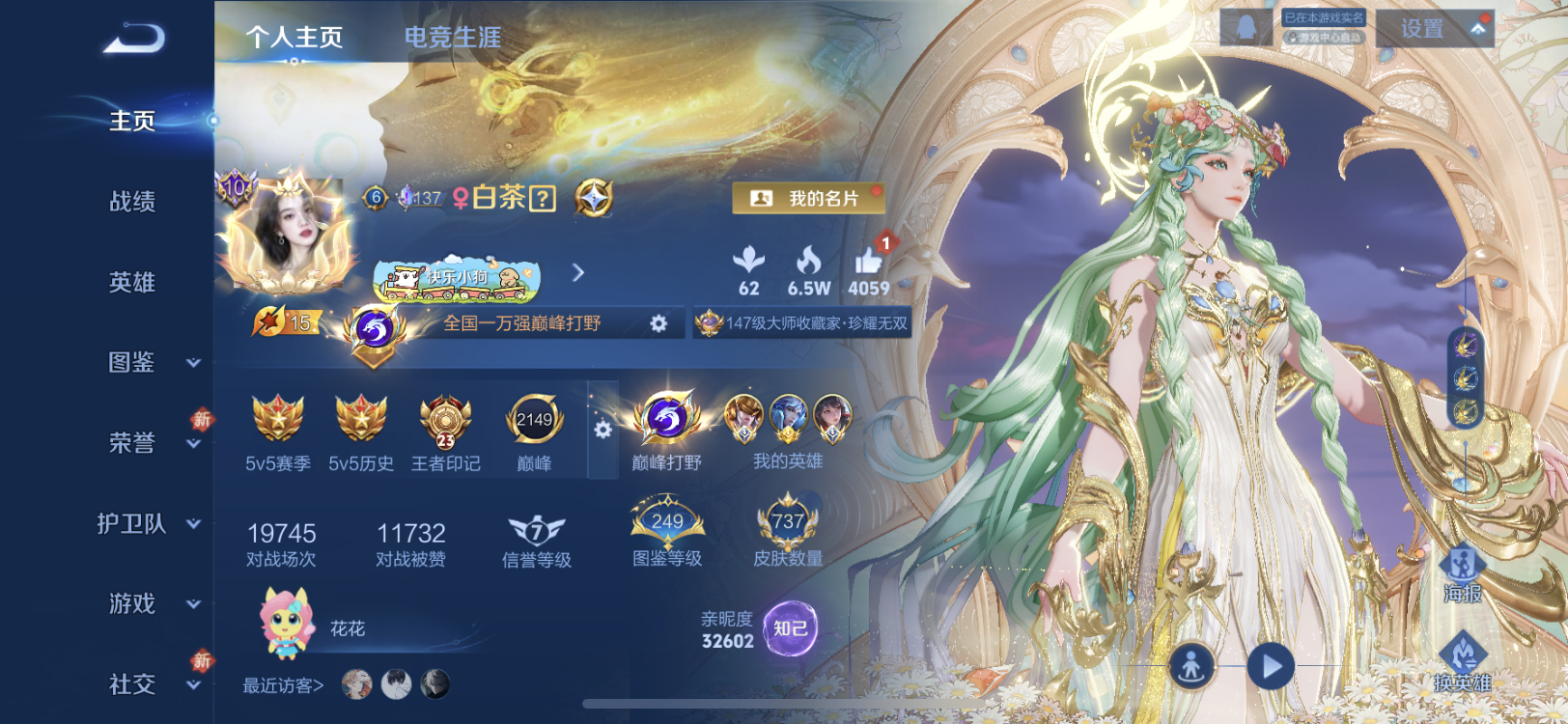Screen dimensions: 1568x724
Task: Click the 巅峰 2149 peak score emblem
Action: coord(534,419)
